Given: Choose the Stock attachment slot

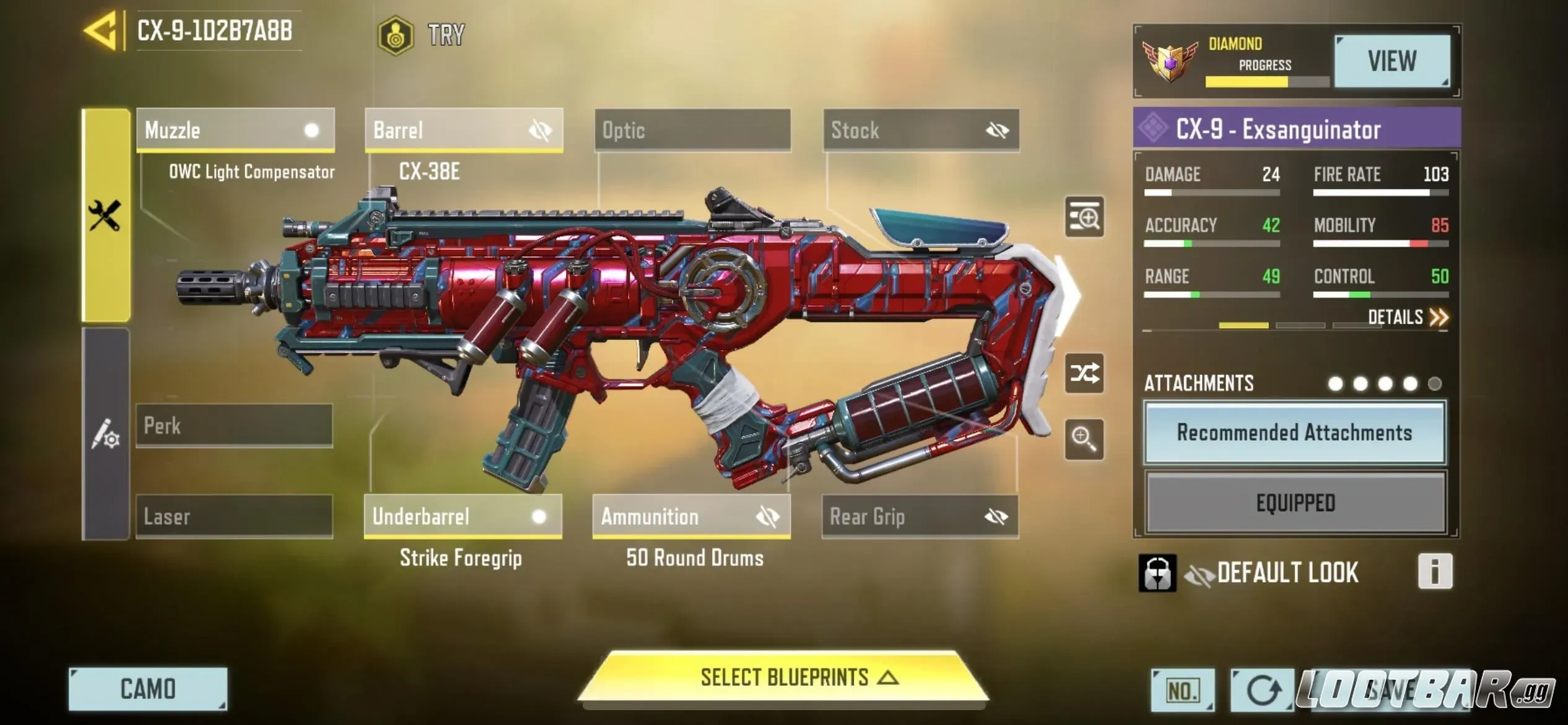Looking at the screenshot, I should (921, 130).
